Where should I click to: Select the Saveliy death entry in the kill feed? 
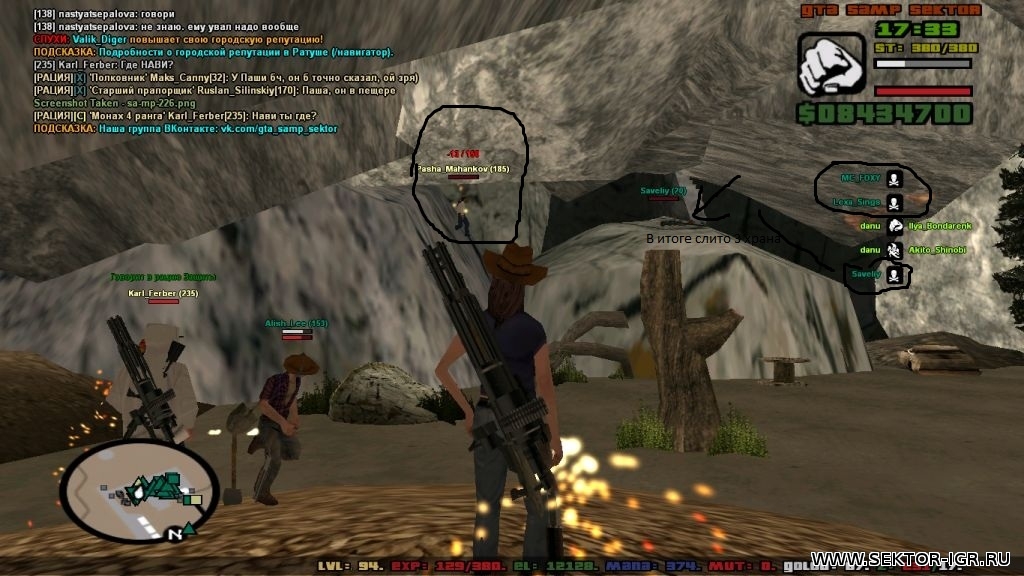click(x=866, y=274)
